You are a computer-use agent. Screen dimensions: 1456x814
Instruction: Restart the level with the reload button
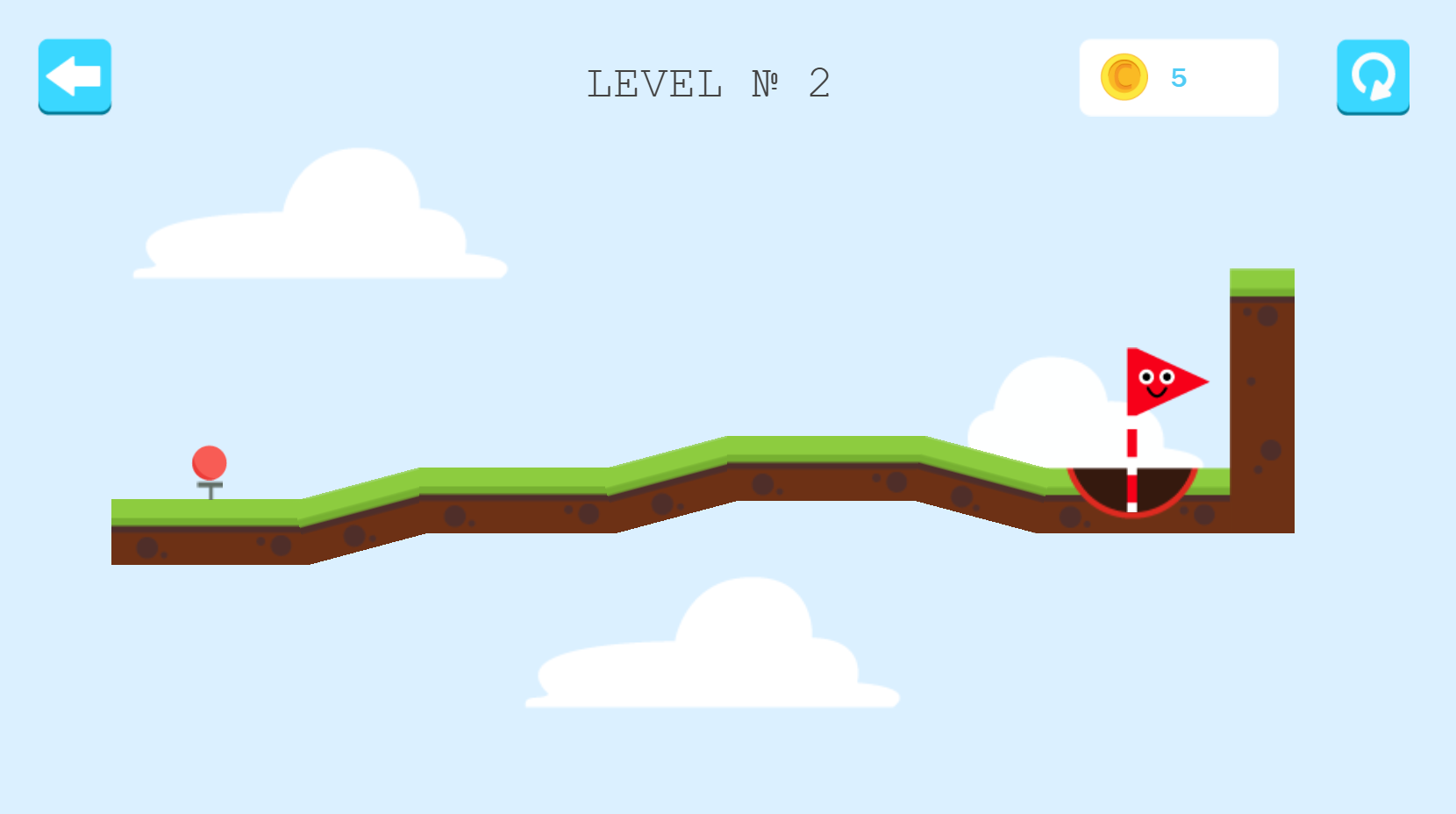pyautogui.click(x=1373, y=76)
